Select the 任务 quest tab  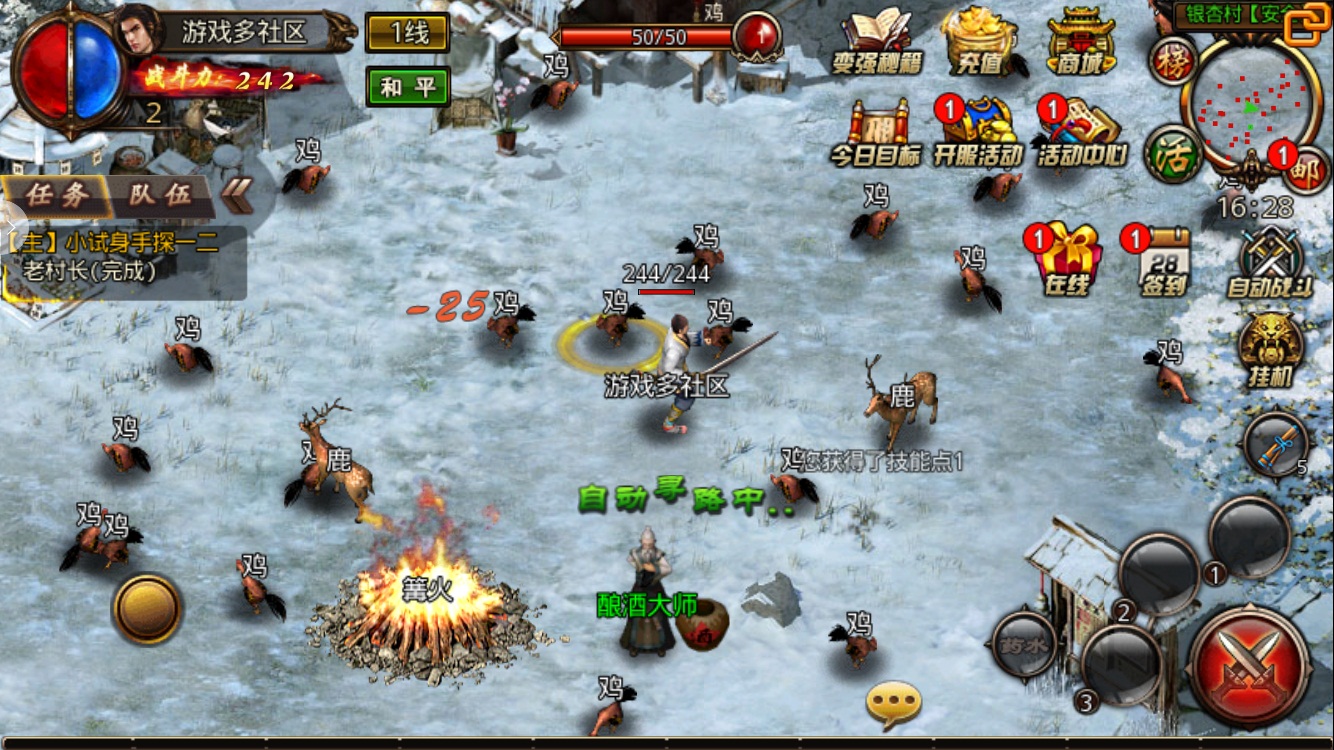[57, 194]
